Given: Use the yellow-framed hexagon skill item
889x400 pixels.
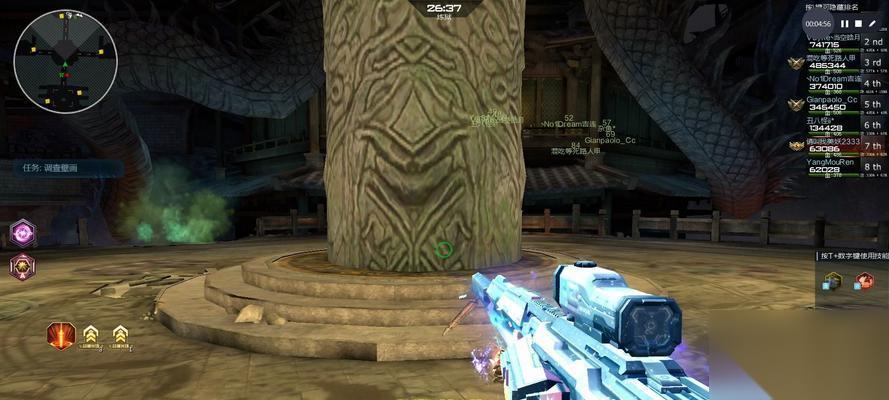Looking at the screenshot, I should click(x=832, y=281).
